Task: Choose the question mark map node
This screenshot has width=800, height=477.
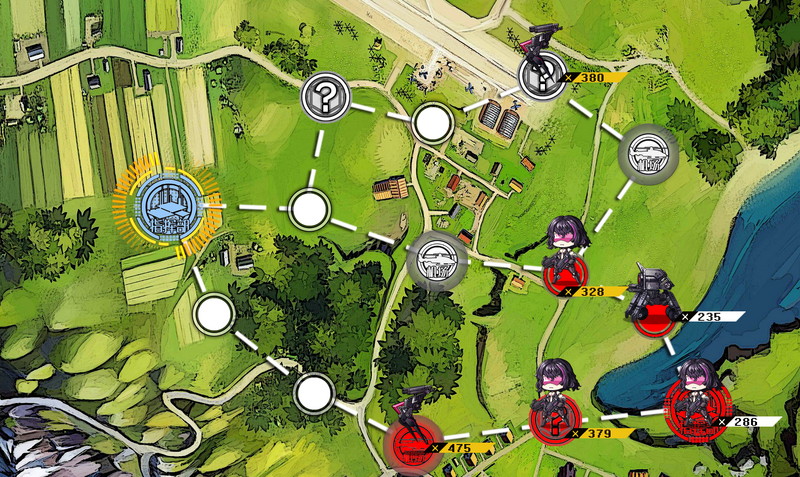Action: click(x=323, y=96)
